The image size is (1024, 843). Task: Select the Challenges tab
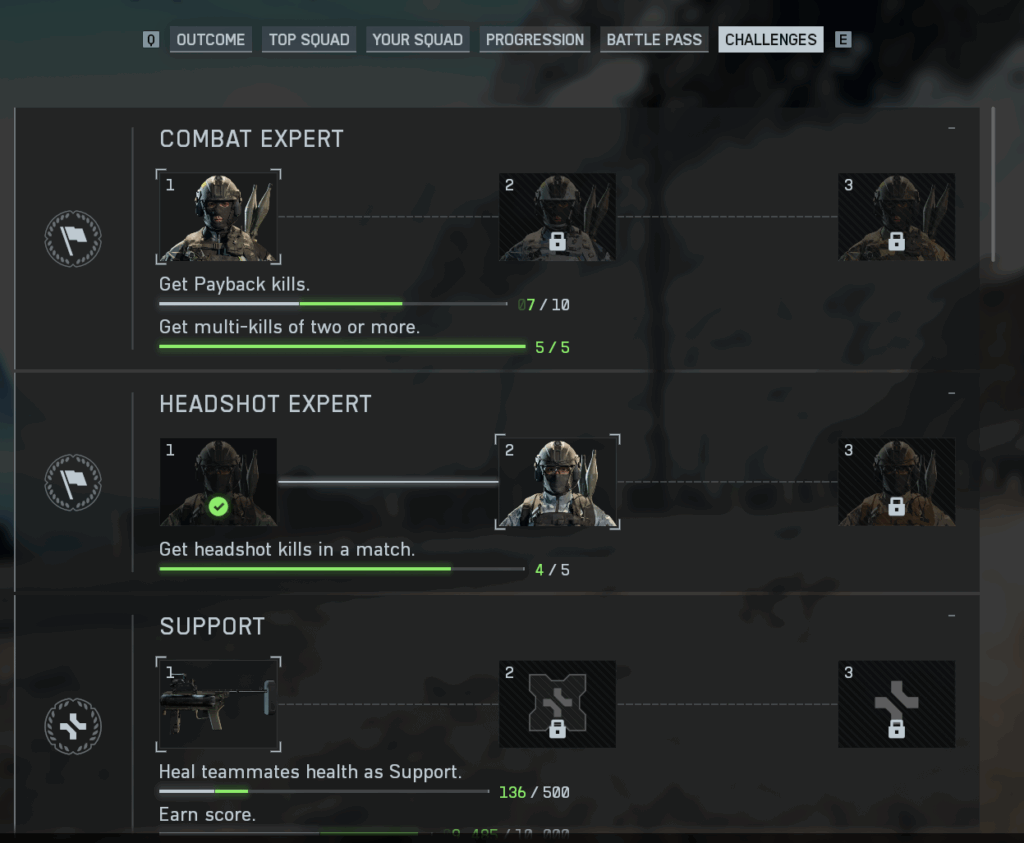(x=770, y=40)
